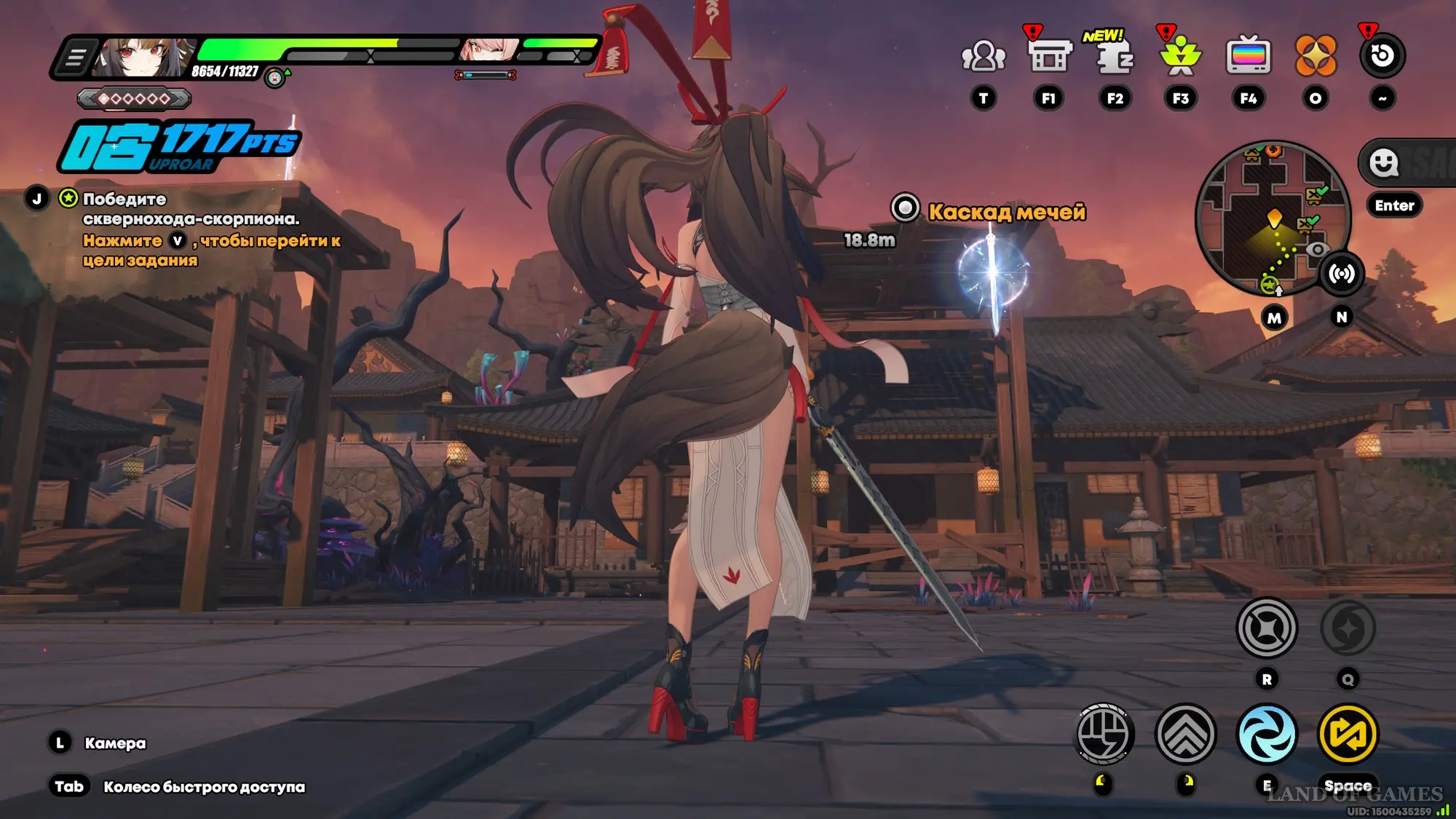Viewport: 1456px width, 819px height.
Task: Click the circular arrow refresh icon
Action: coord(1382,56)
